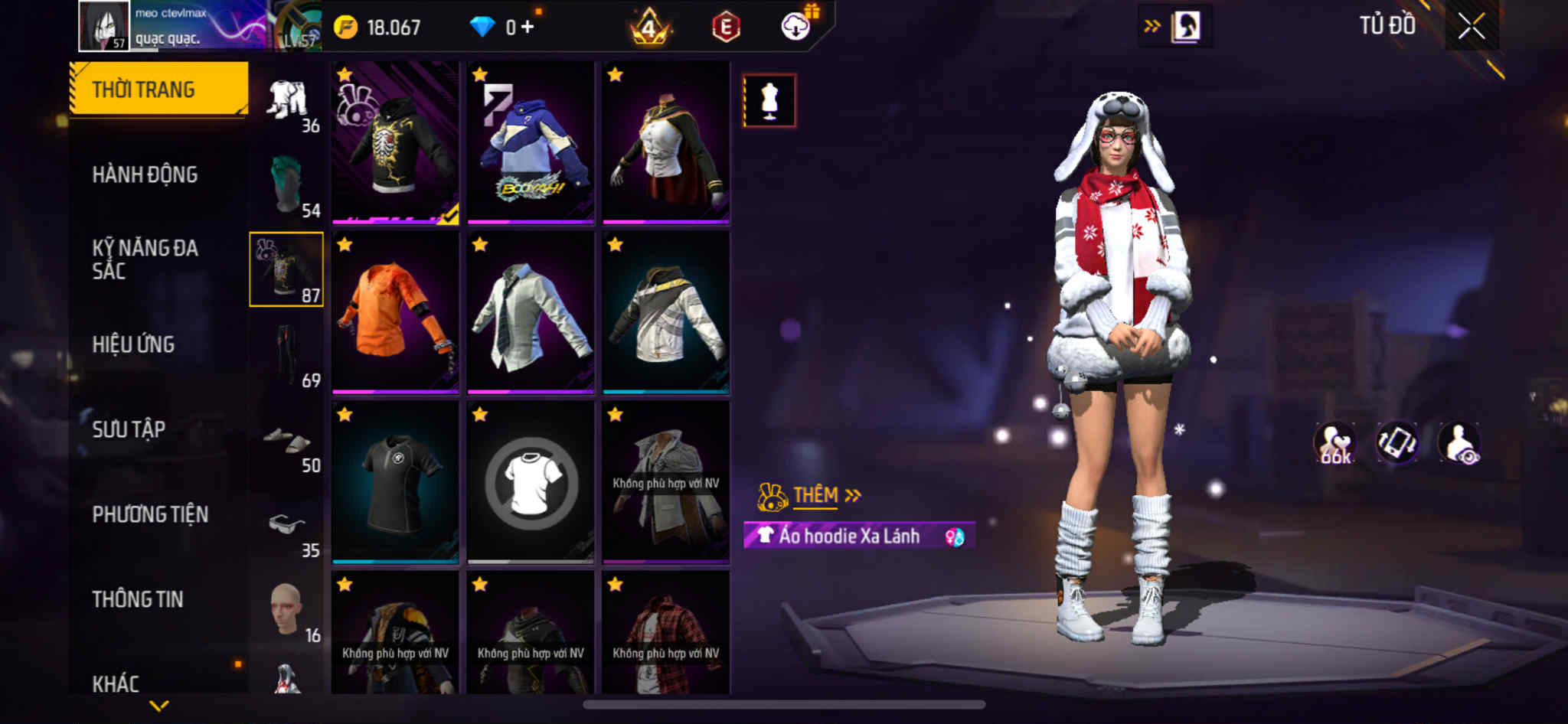Screen dimensions: 1568x724
Task: Choose the black skeleton hoodie item
Action: click(395, 143)
